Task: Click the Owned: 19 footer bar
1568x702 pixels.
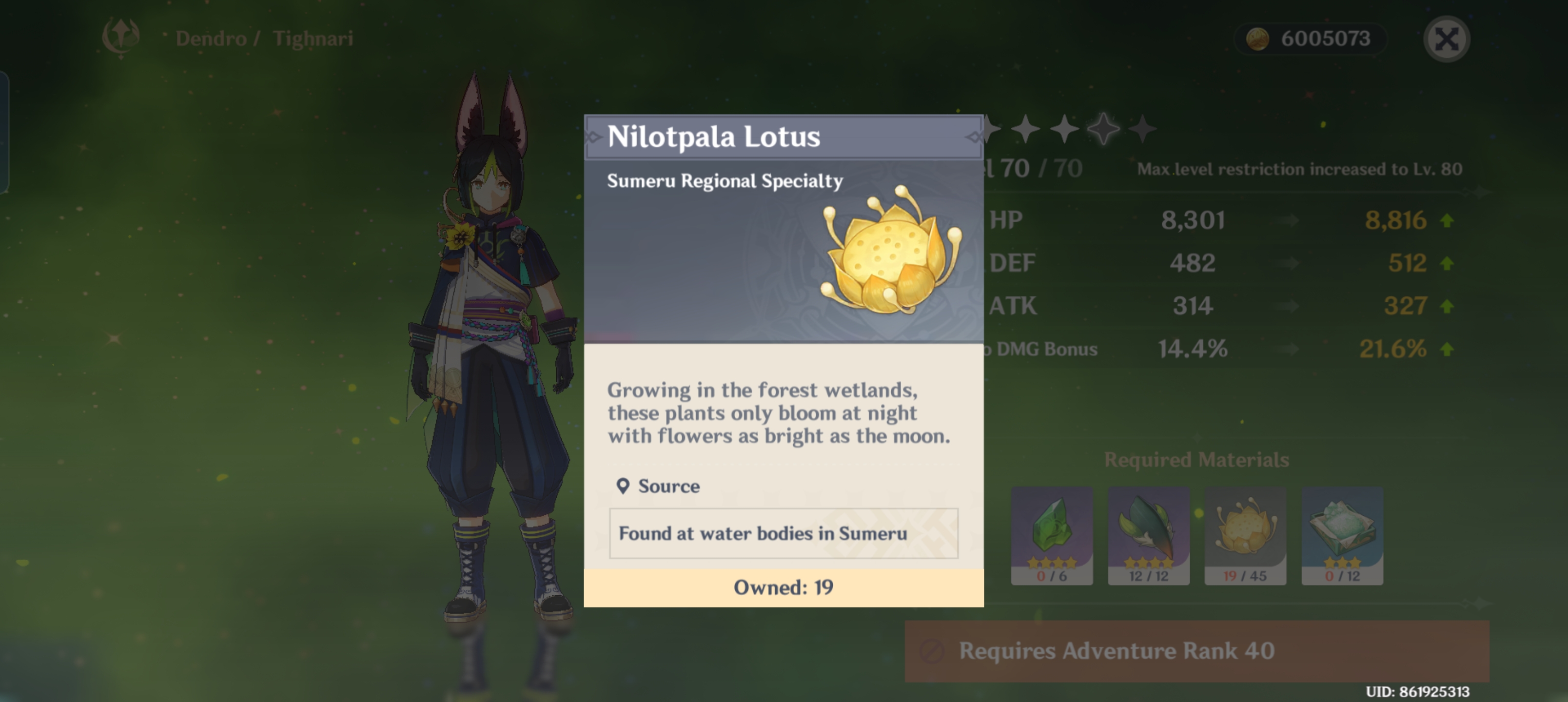Action: click(x=784, y=587)
